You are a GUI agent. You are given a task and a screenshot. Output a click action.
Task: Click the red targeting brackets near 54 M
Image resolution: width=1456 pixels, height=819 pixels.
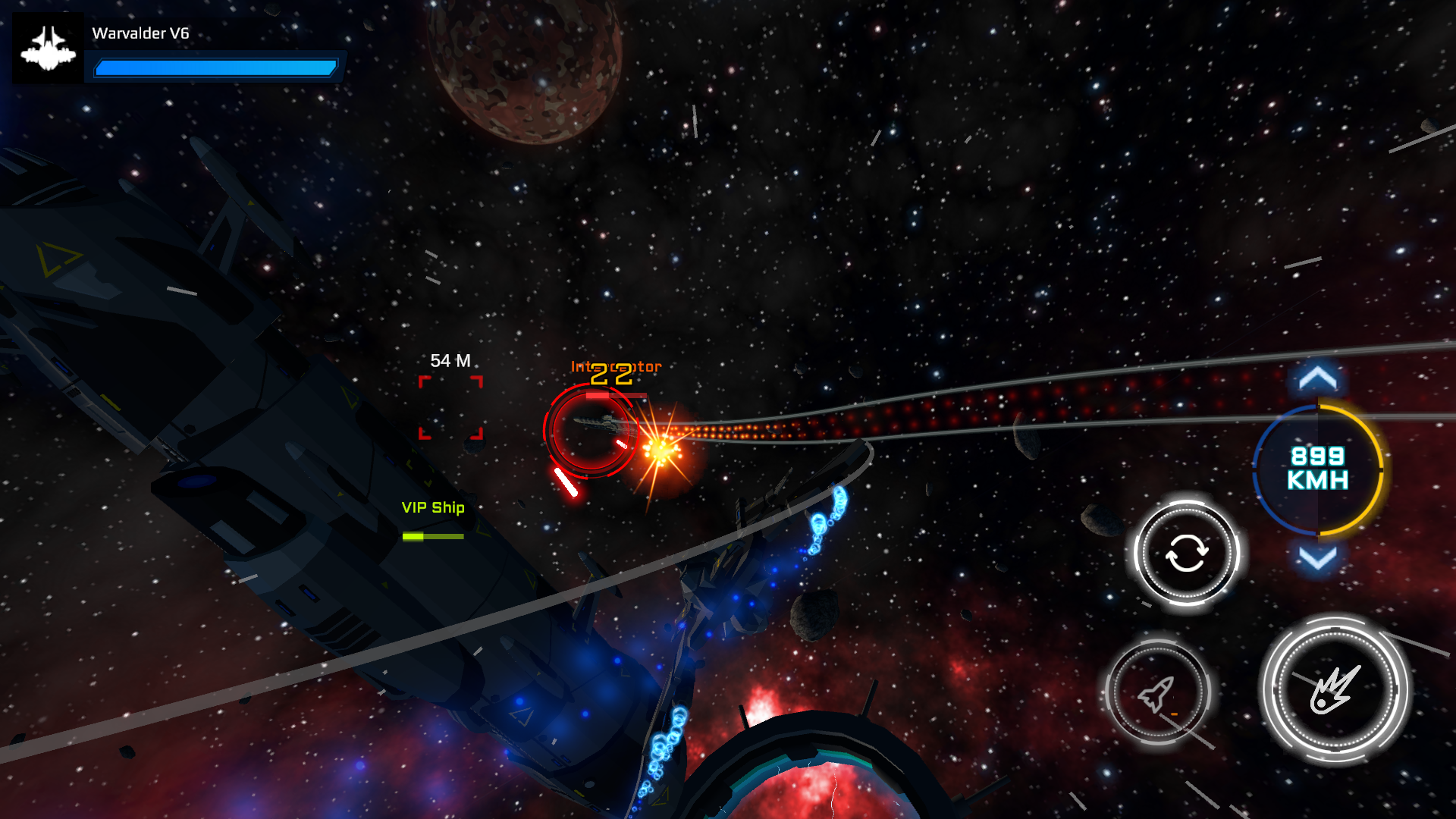pos(450,409)
